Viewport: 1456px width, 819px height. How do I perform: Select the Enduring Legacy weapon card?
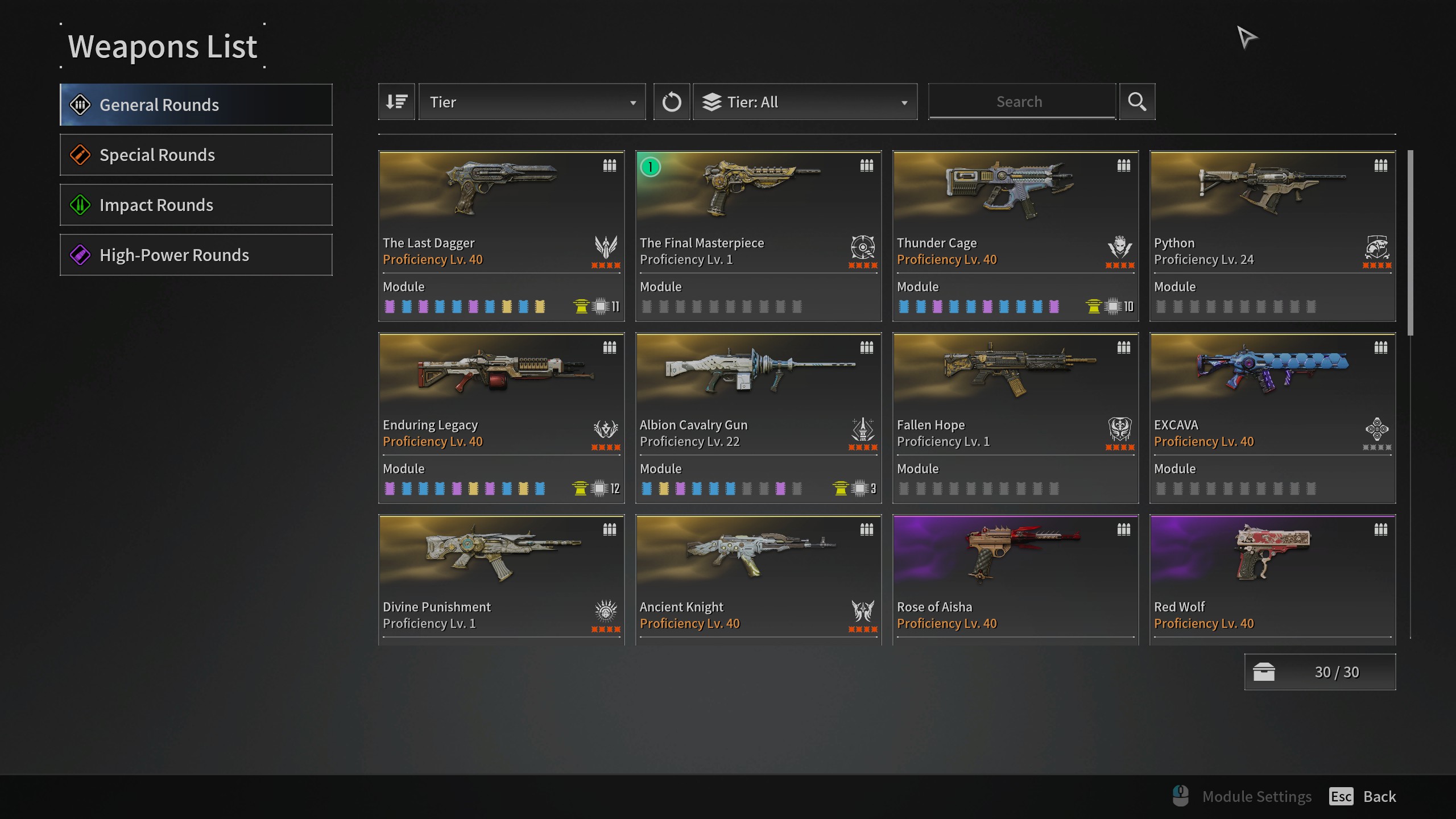(501, 417)
